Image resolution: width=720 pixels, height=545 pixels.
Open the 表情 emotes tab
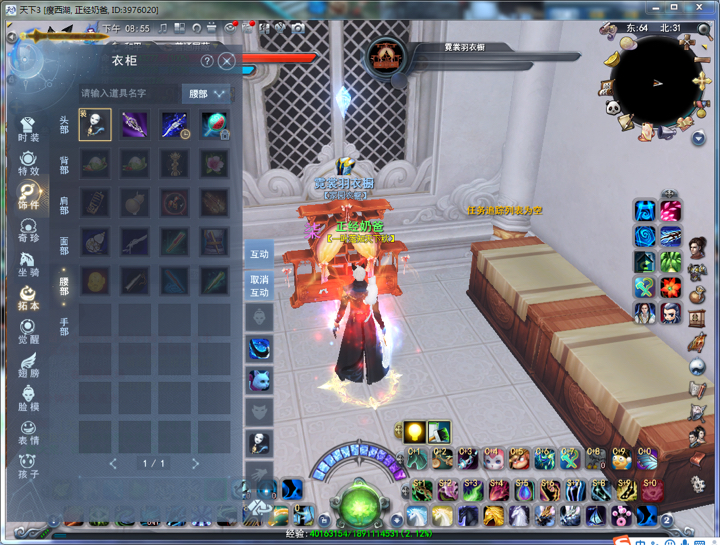click(x=28, y=432)
